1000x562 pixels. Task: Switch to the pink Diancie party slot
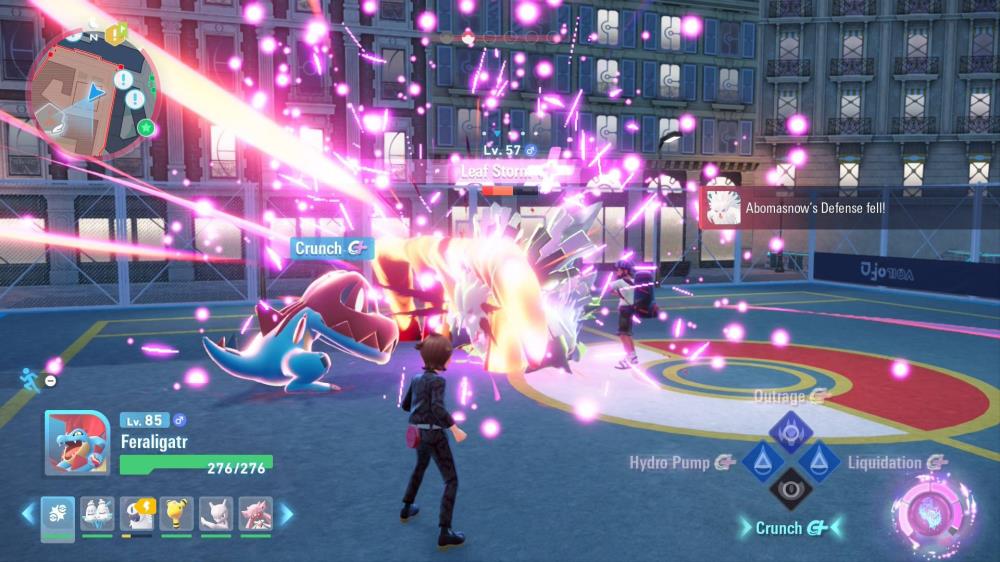(x=254, y=515)
